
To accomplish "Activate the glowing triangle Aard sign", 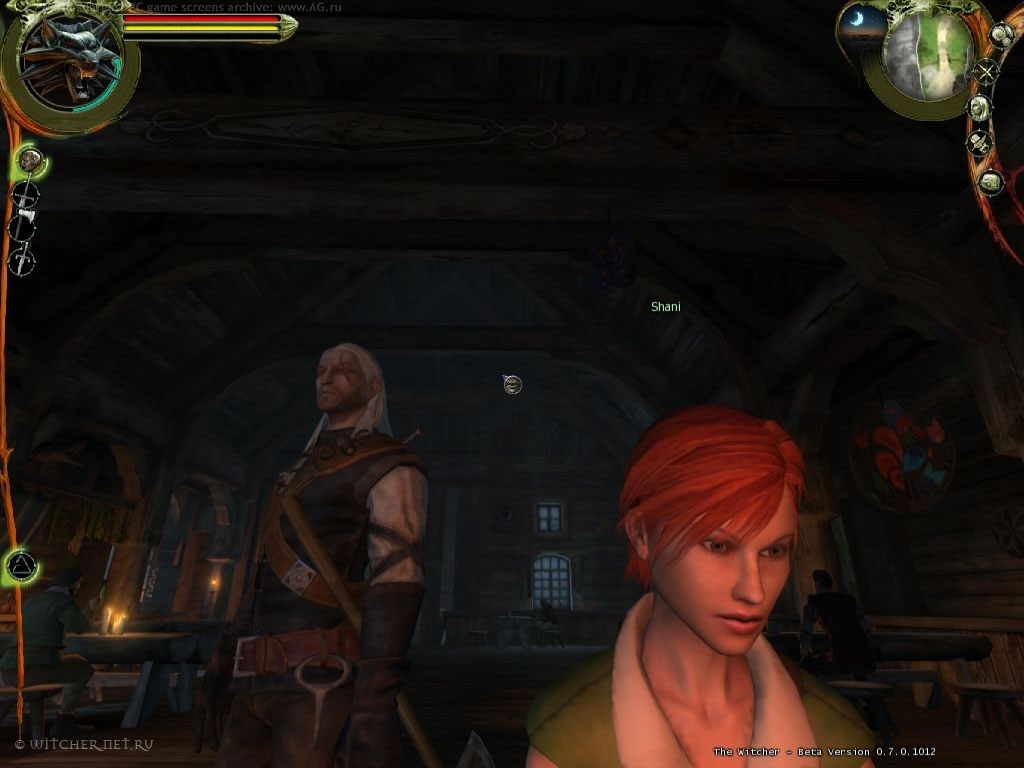I will point(19,567).
